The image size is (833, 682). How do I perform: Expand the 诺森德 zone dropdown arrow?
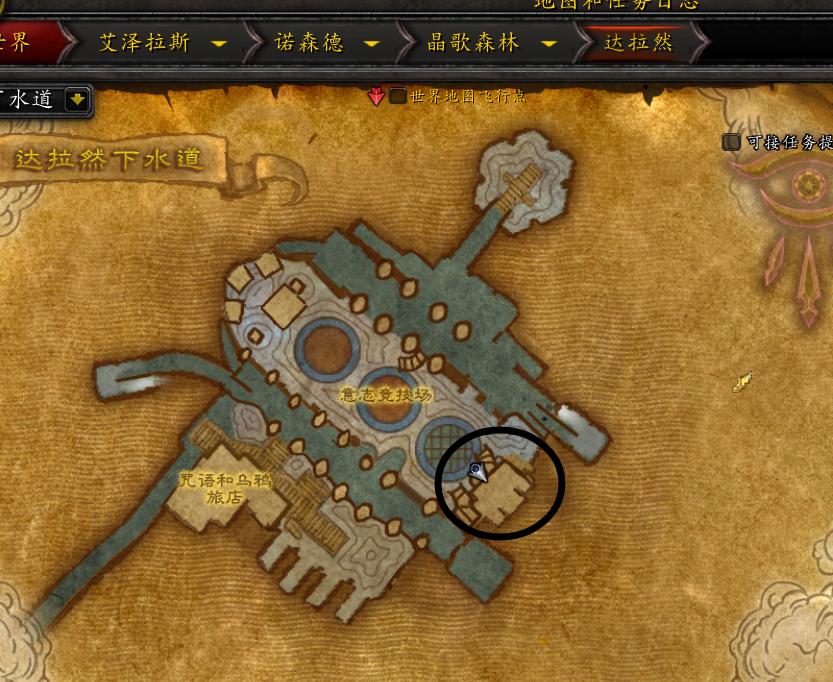click(x=372, y=44)
